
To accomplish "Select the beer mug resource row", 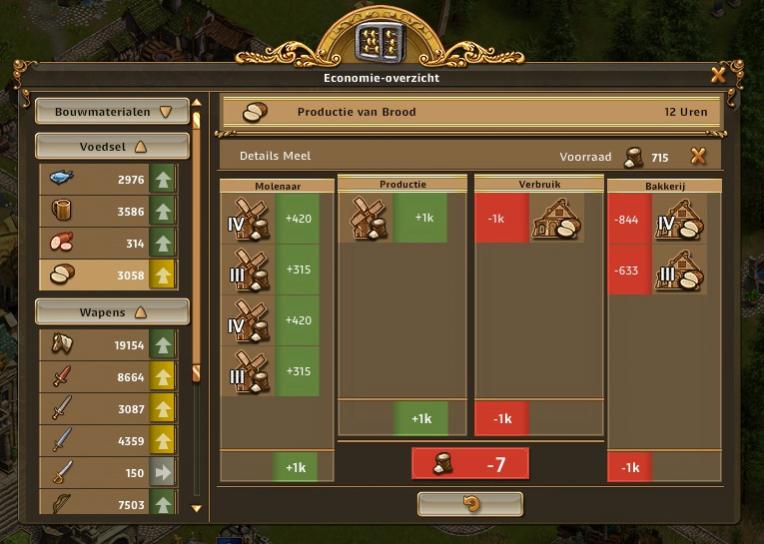I will pos(108,212).
